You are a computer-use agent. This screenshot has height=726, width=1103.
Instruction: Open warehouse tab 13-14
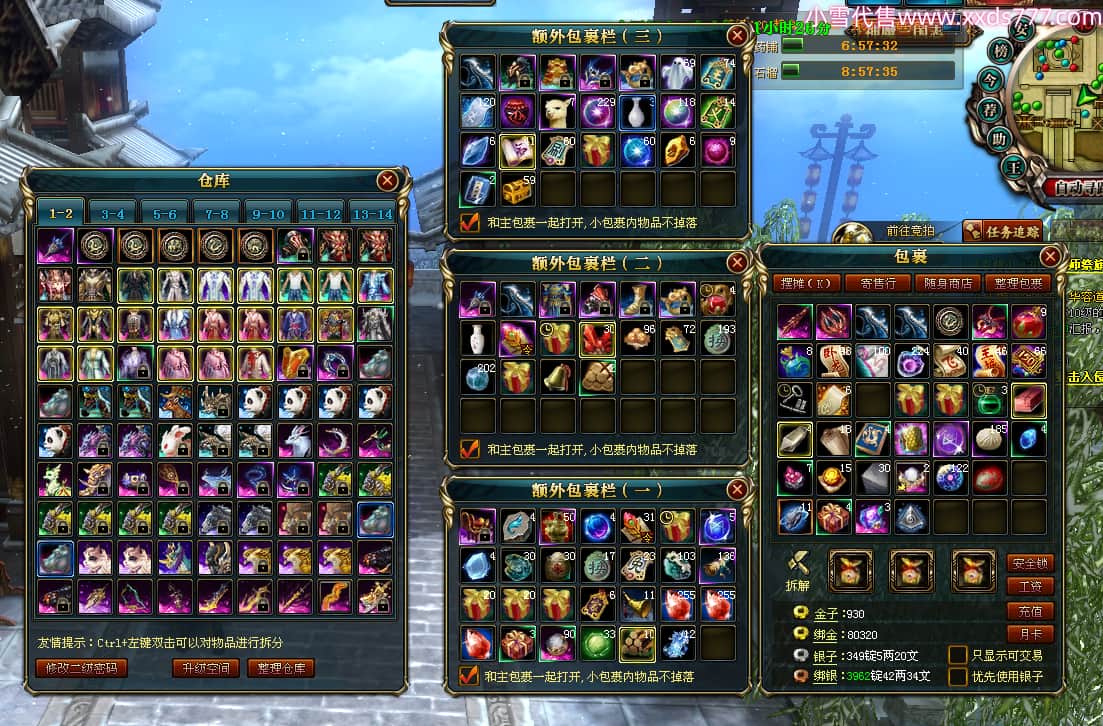click(372, 213)
